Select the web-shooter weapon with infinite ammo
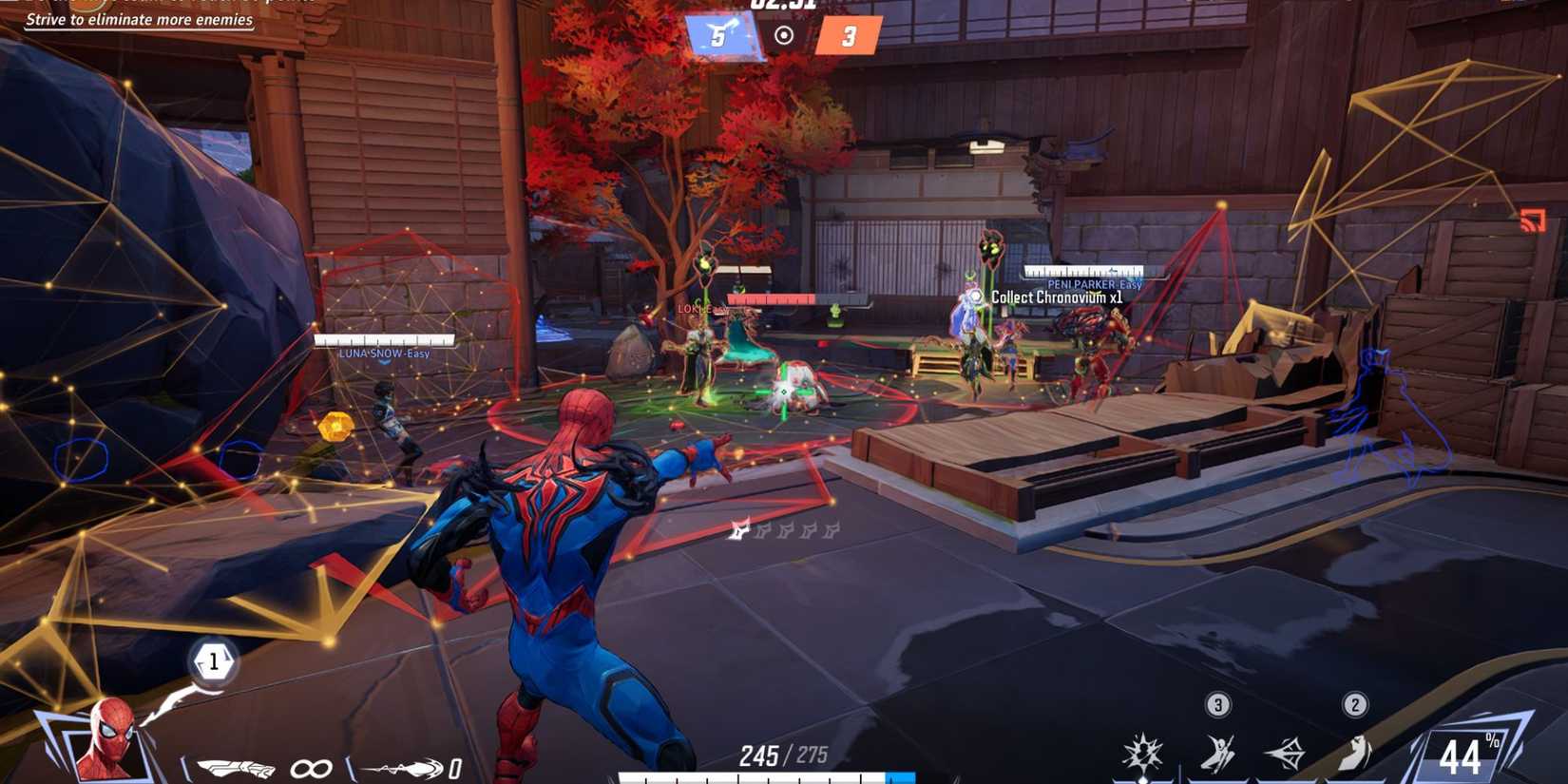This screenshot has width=1568, height=784. tap(238, 768)
